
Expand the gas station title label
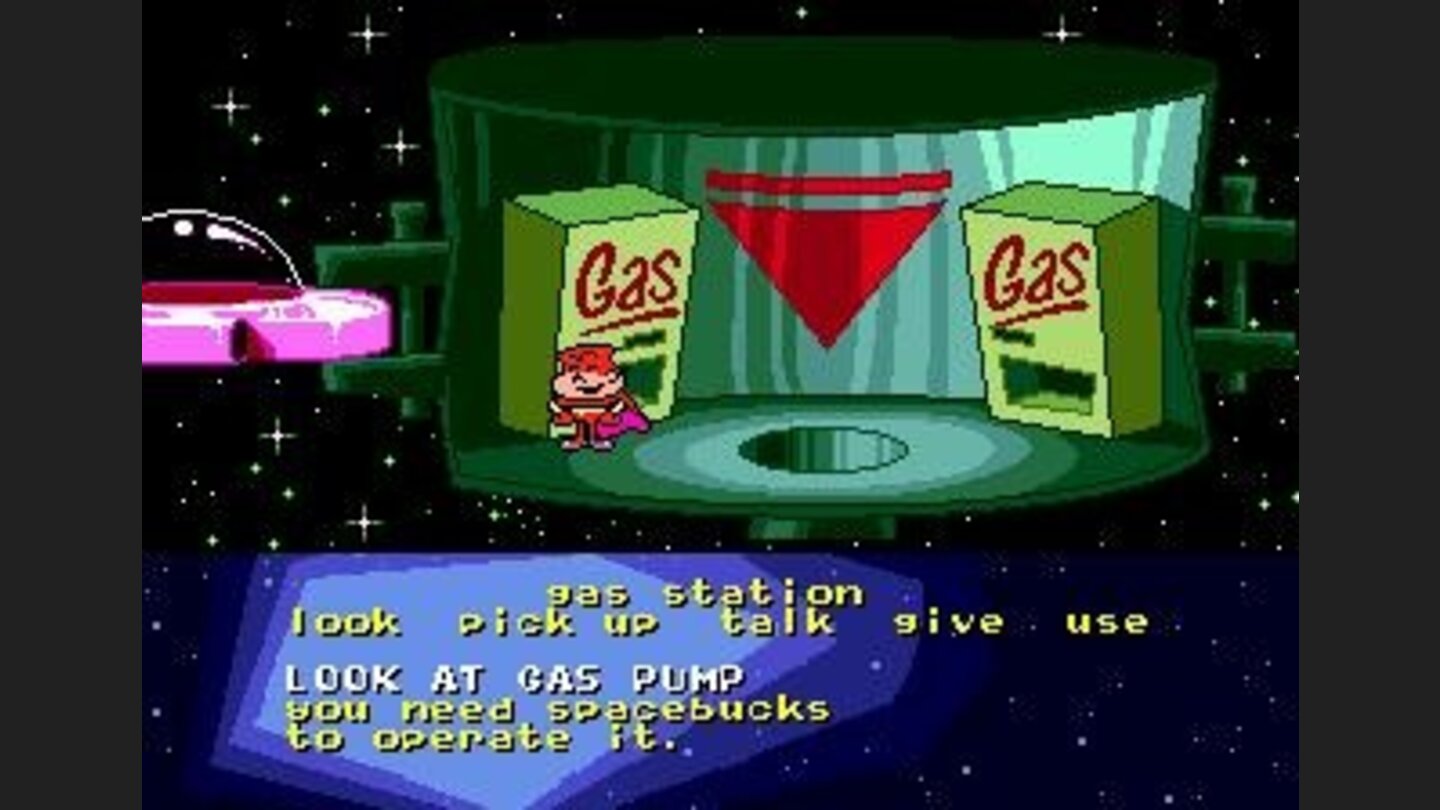point(705,591)
